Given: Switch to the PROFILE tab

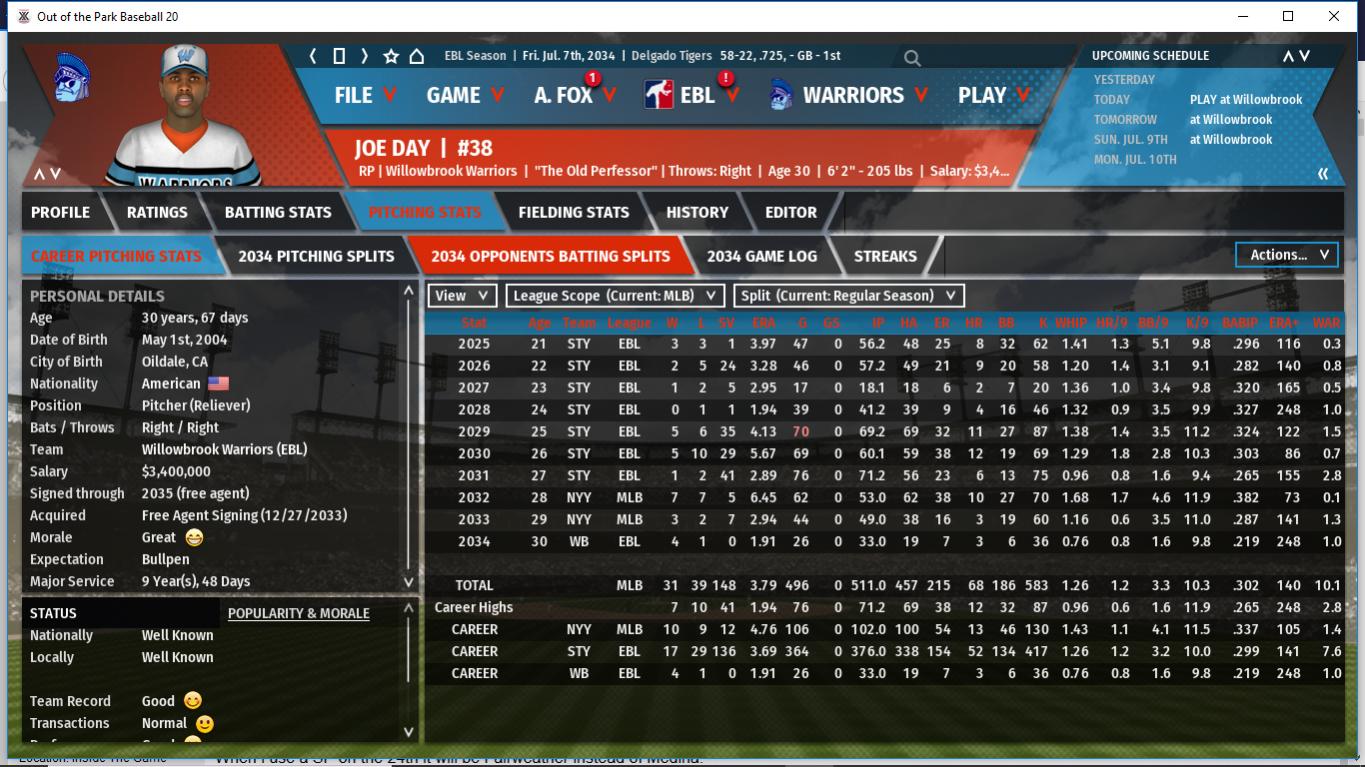Looking at the screenshot, I should coord(60,212).
